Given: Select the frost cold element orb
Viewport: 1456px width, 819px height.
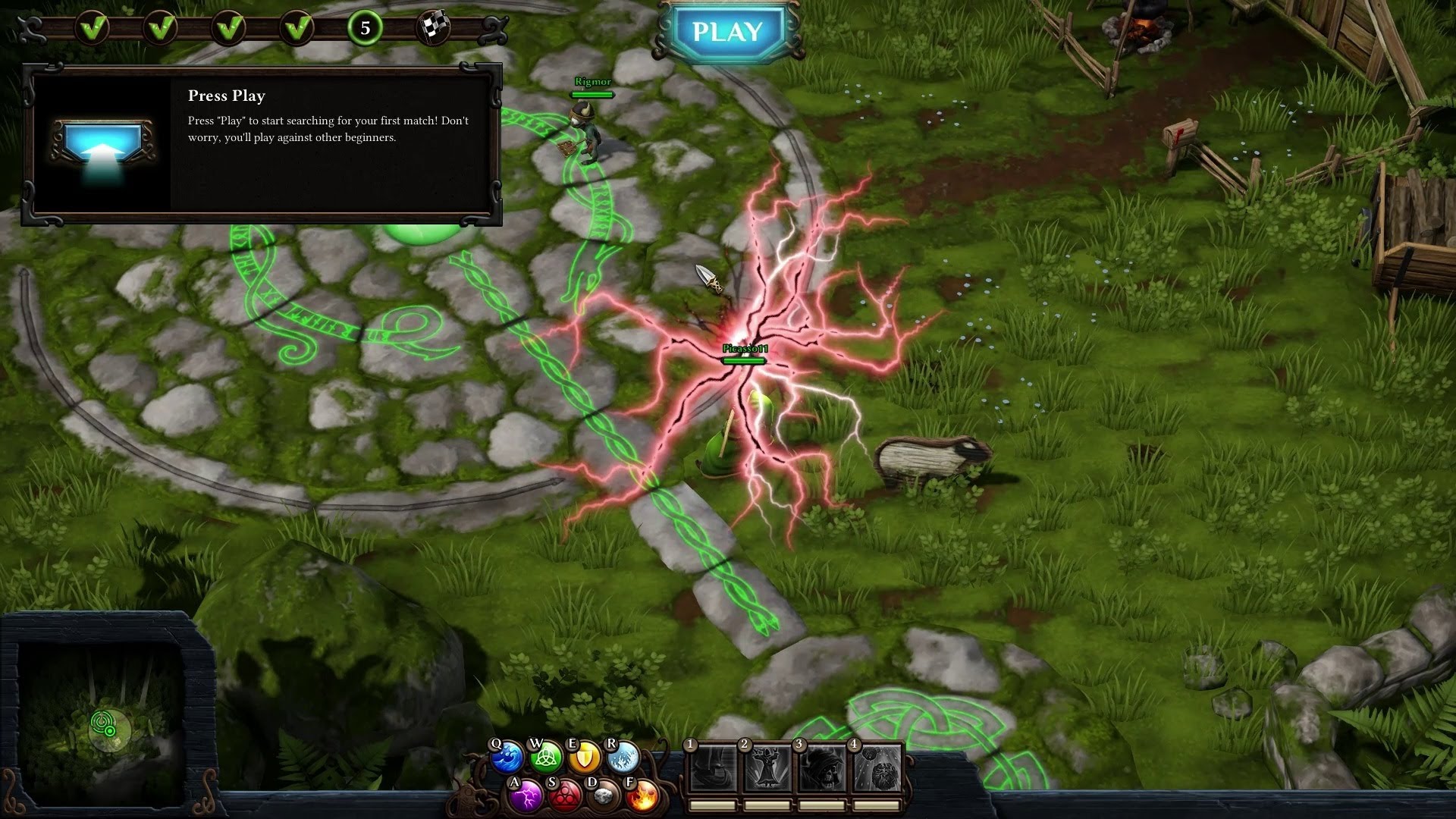Looking at the screenshot, I should 623,757.
